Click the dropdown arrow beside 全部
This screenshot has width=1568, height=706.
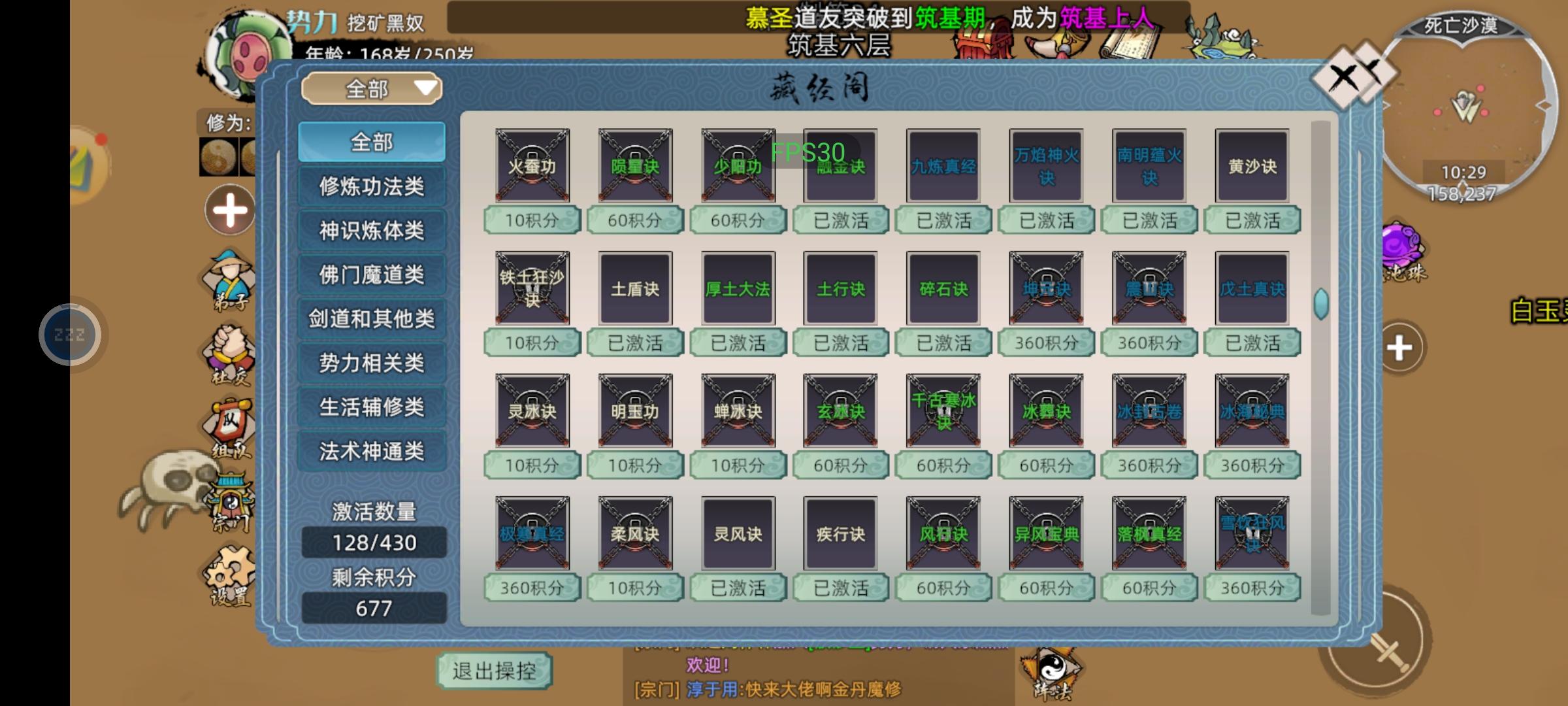tap(425, 89)
